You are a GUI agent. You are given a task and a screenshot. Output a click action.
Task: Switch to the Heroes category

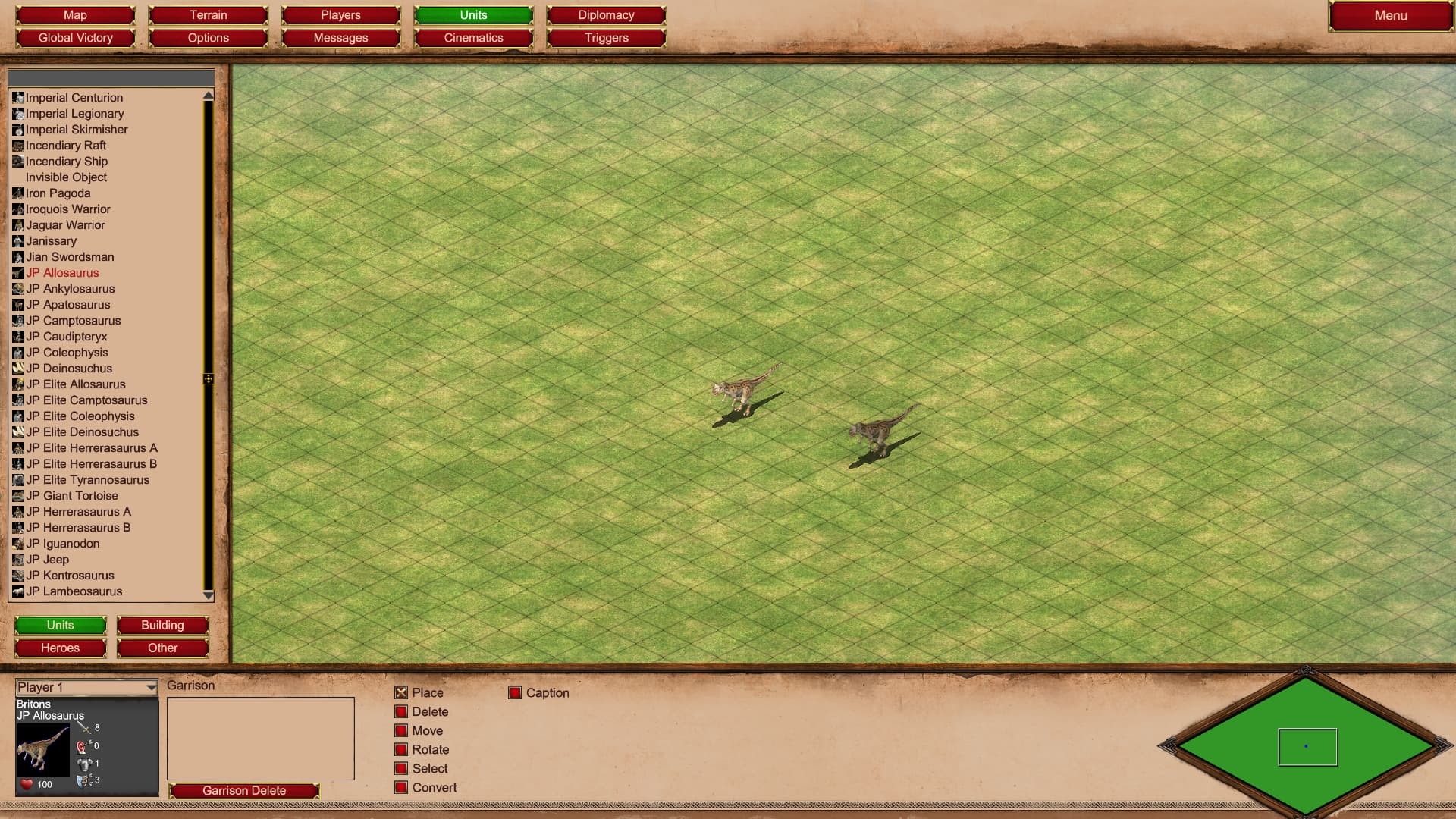point(60,648)
